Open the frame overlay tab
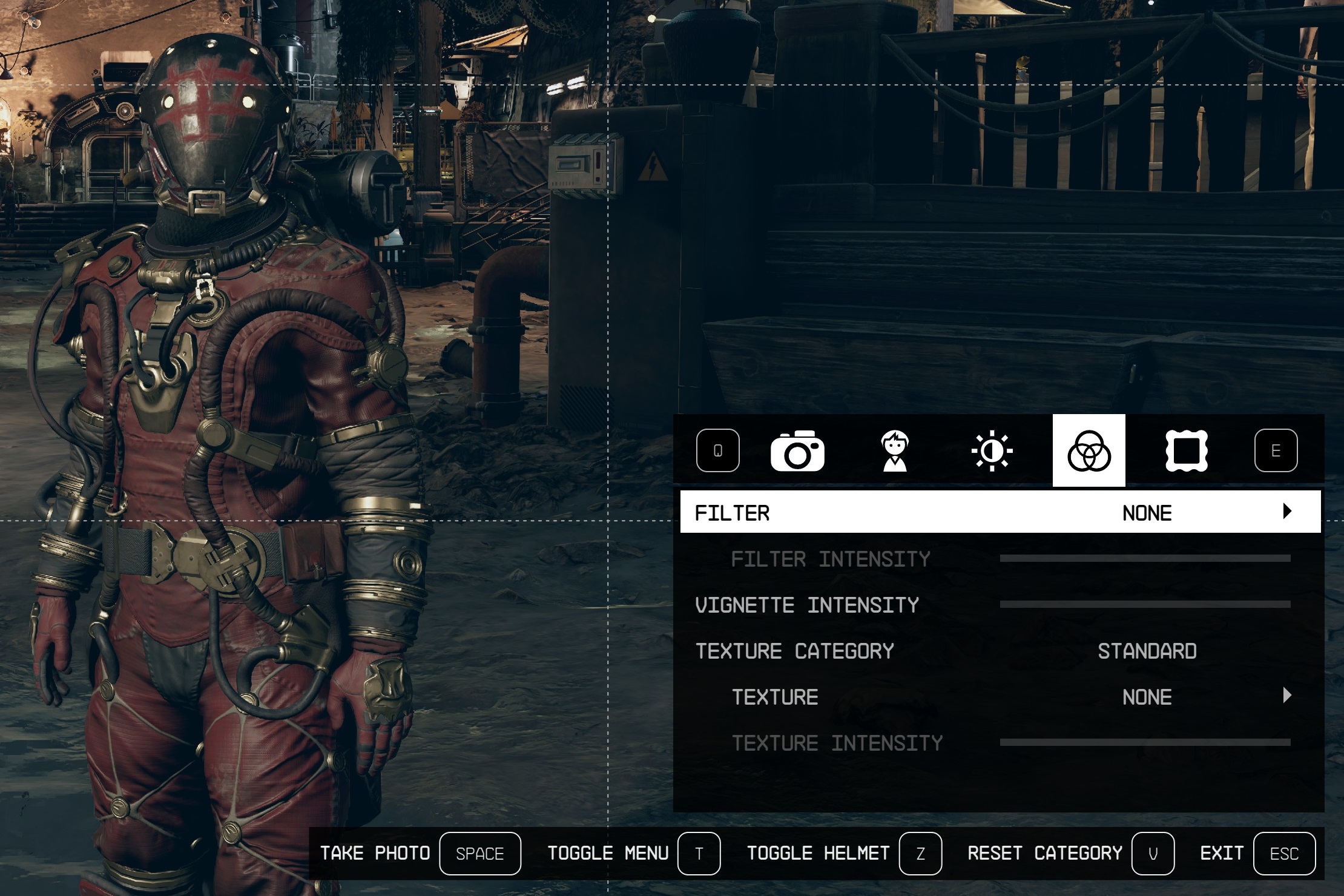Image resolution: width=1344 pixels, height=896 pixels. [1186, 451]
